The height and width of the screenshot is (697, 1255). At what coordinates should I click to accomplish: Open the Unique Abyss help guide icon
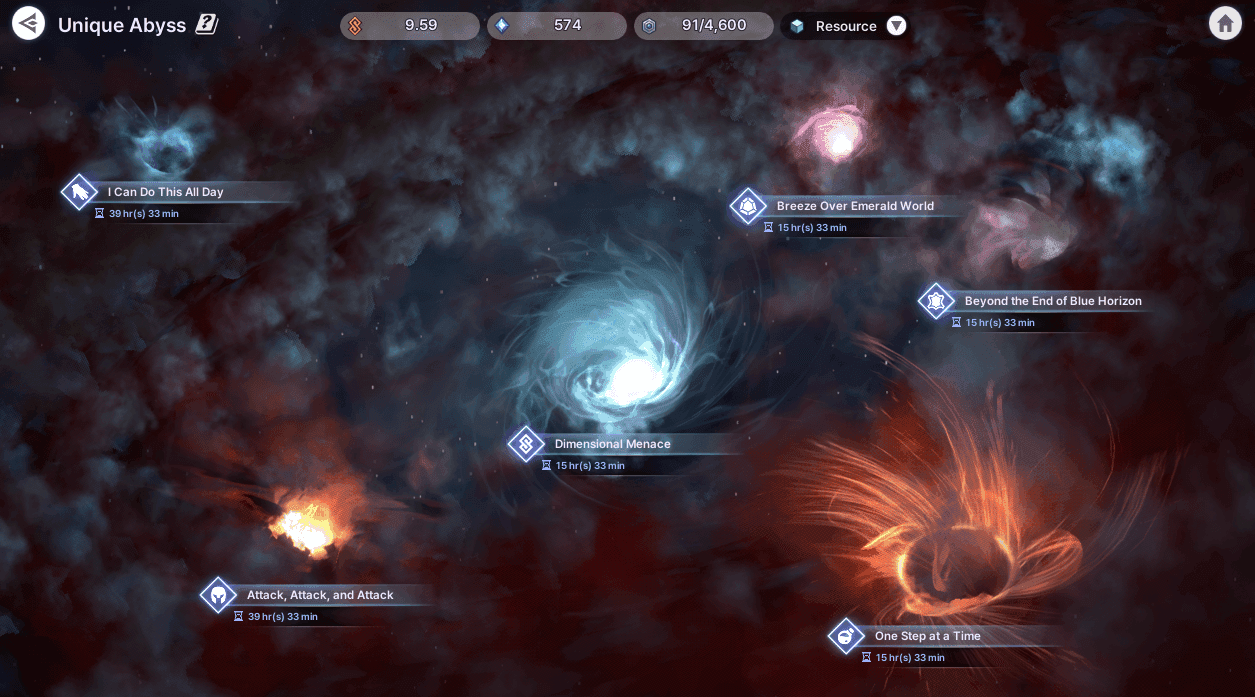207,25
